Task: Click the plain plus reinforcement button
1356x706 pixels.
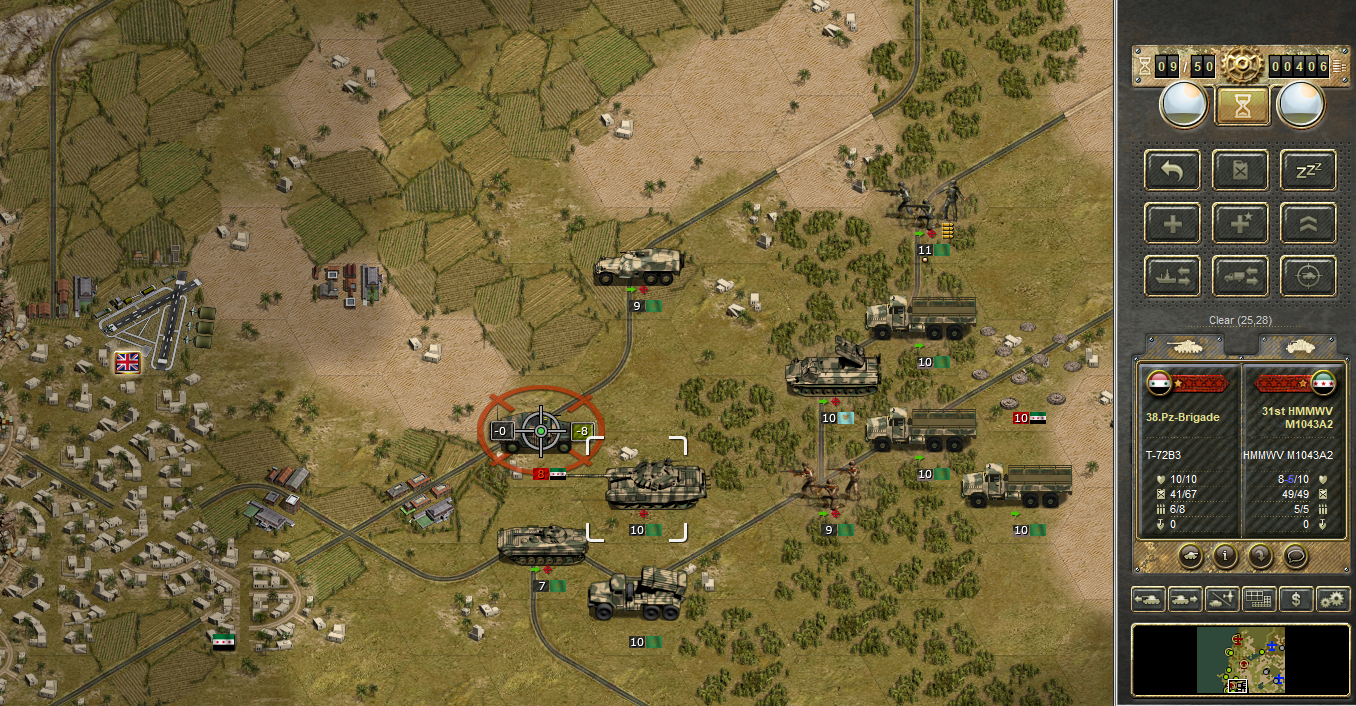Action: [x=1173, y=223]
